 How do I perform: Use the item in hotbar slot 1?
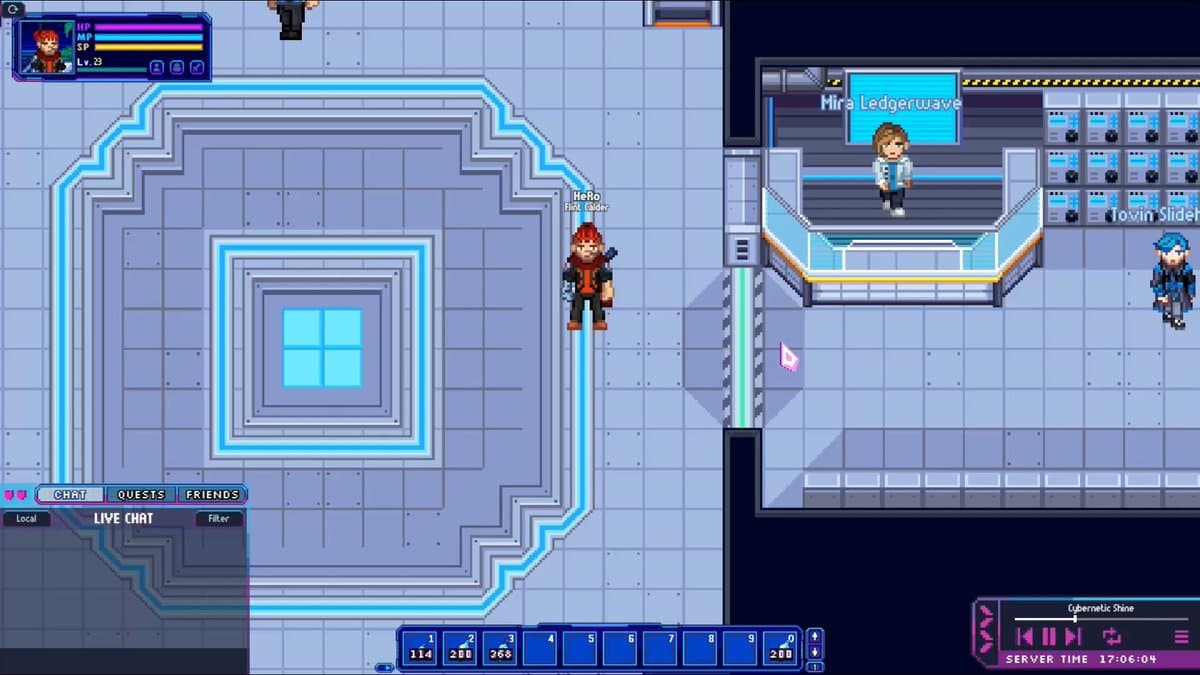(x=420, y=648)
